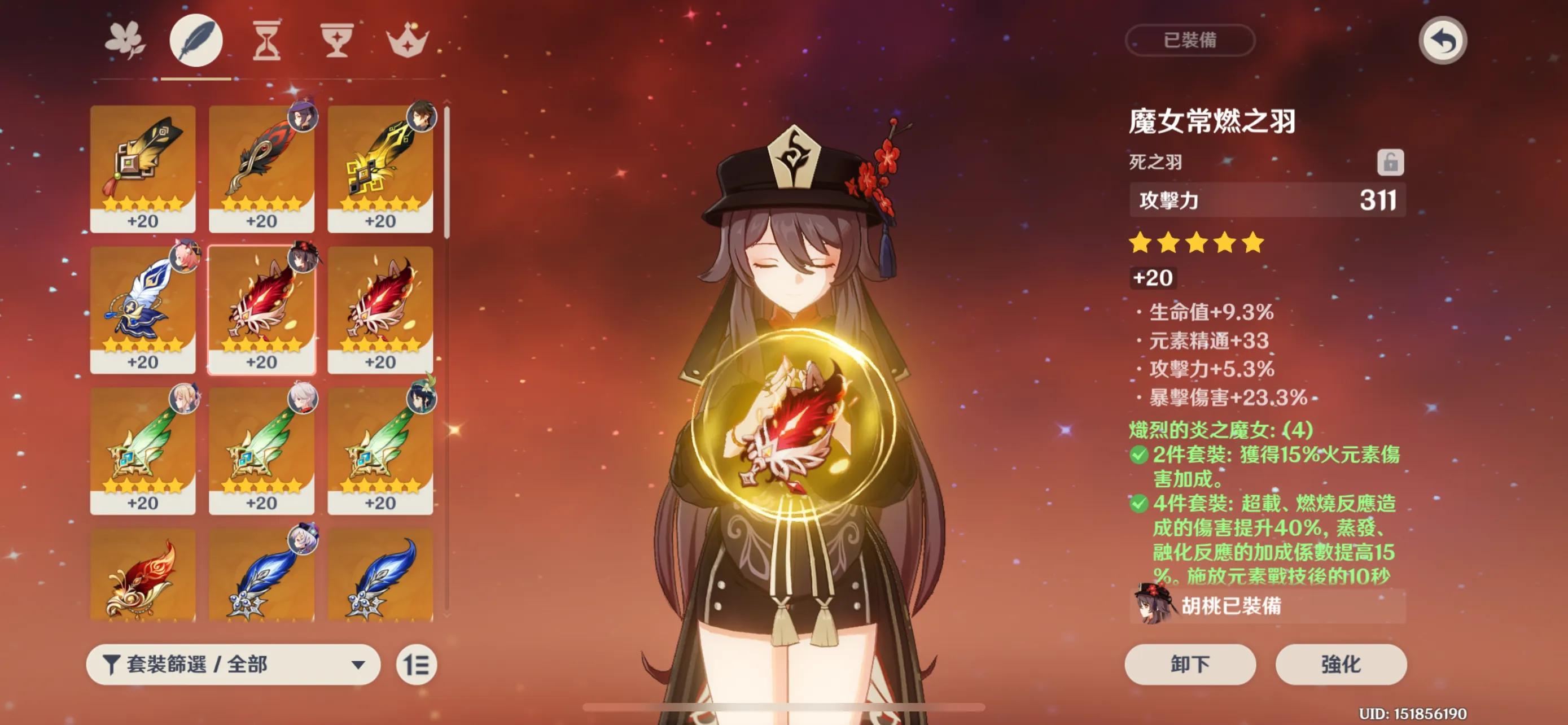Open the hourglass sands tab

pyautogui.click(x=266, y=41)
